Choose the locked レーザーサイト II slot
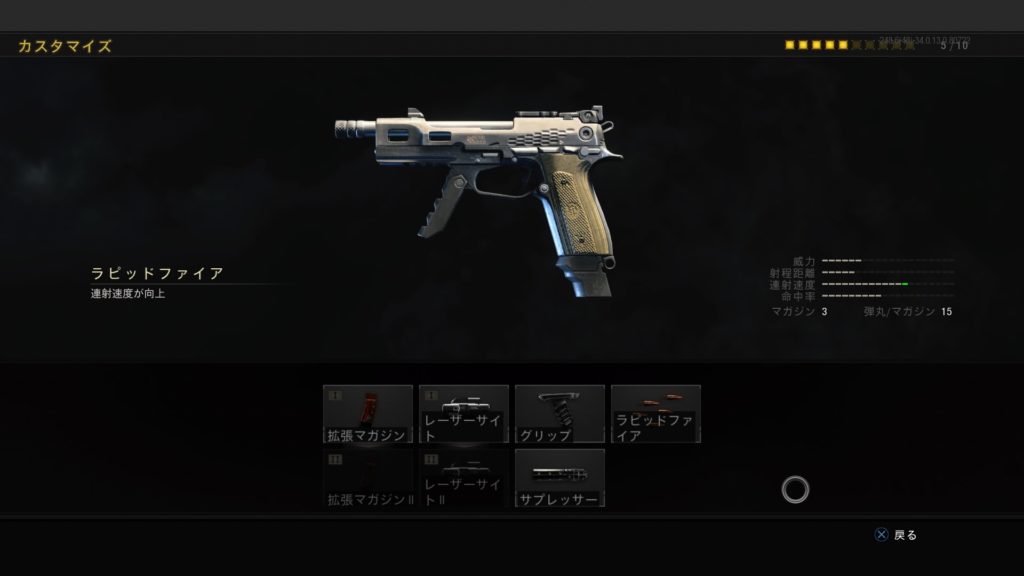Image resolution: width=1024 pixels, height=576 pixels. (x=464, y=477)
